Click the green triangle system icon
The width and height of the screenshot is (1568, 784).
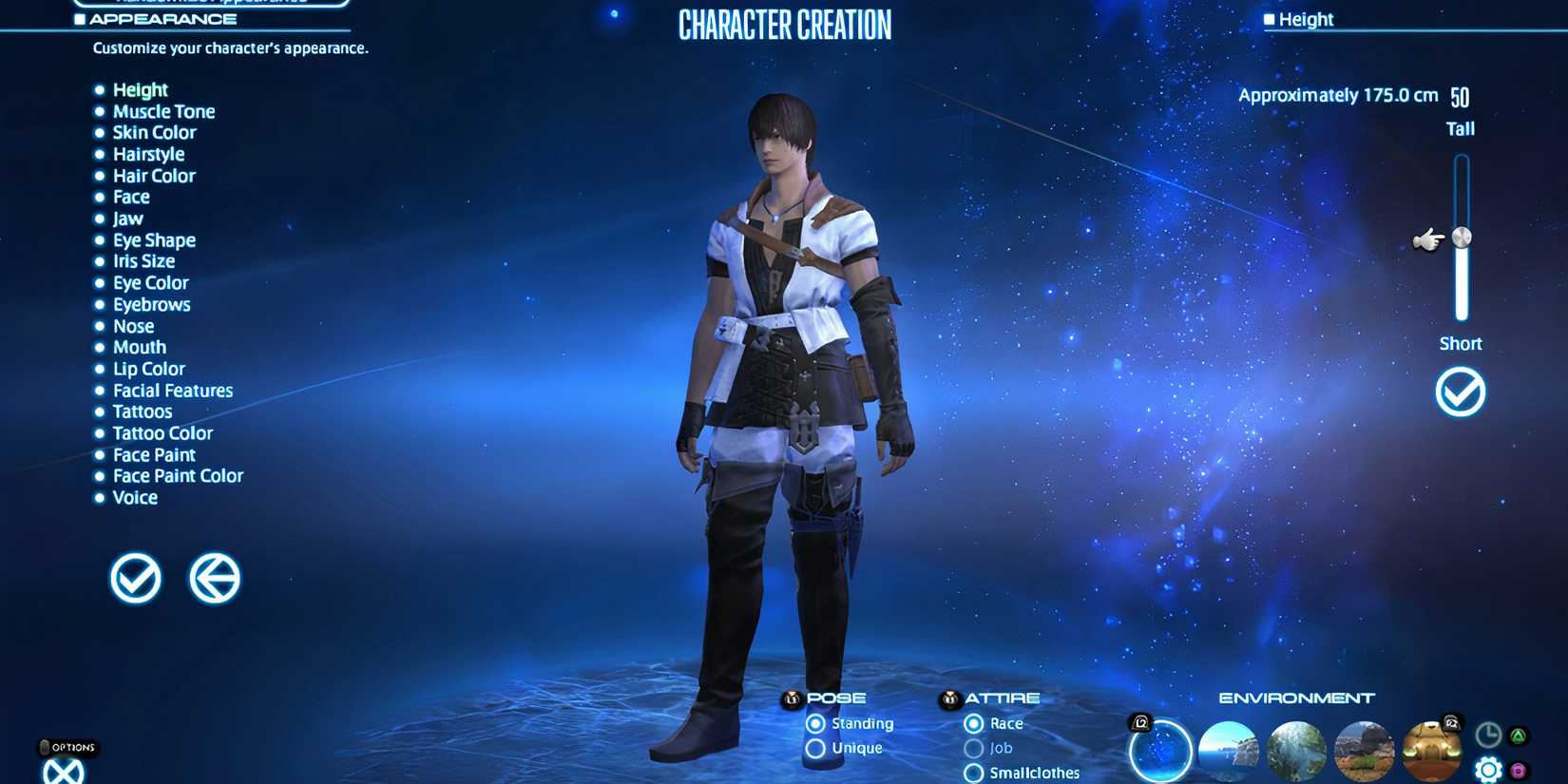click(1518, 735)
